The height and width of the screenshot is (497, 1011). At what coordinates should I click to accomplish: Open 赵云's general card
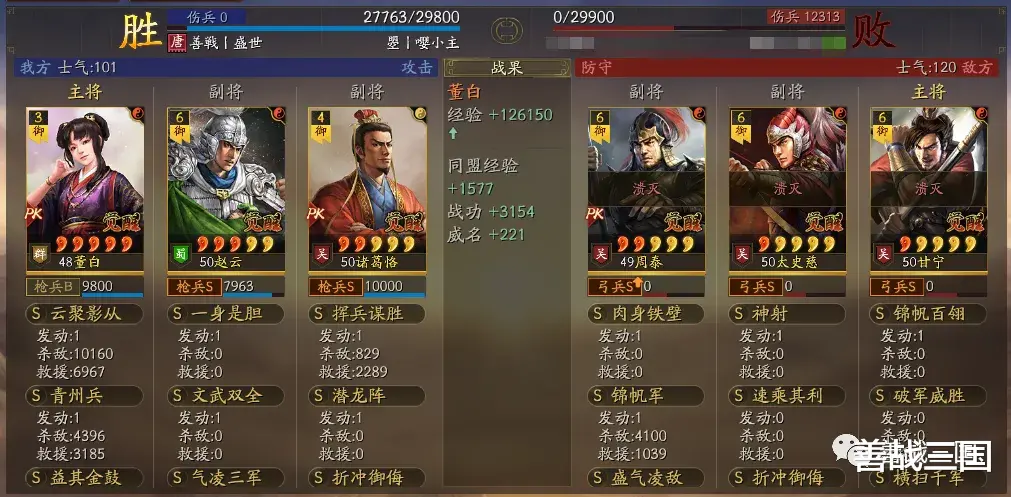(226, 190)
